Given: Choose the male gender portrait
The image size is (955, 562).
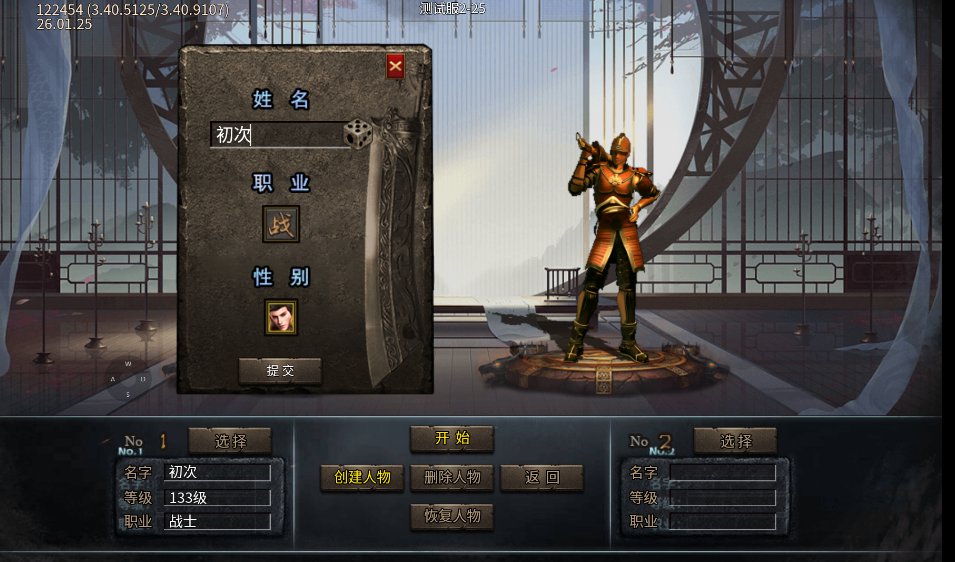Looking at the screenshot, I should click(281, 317).
